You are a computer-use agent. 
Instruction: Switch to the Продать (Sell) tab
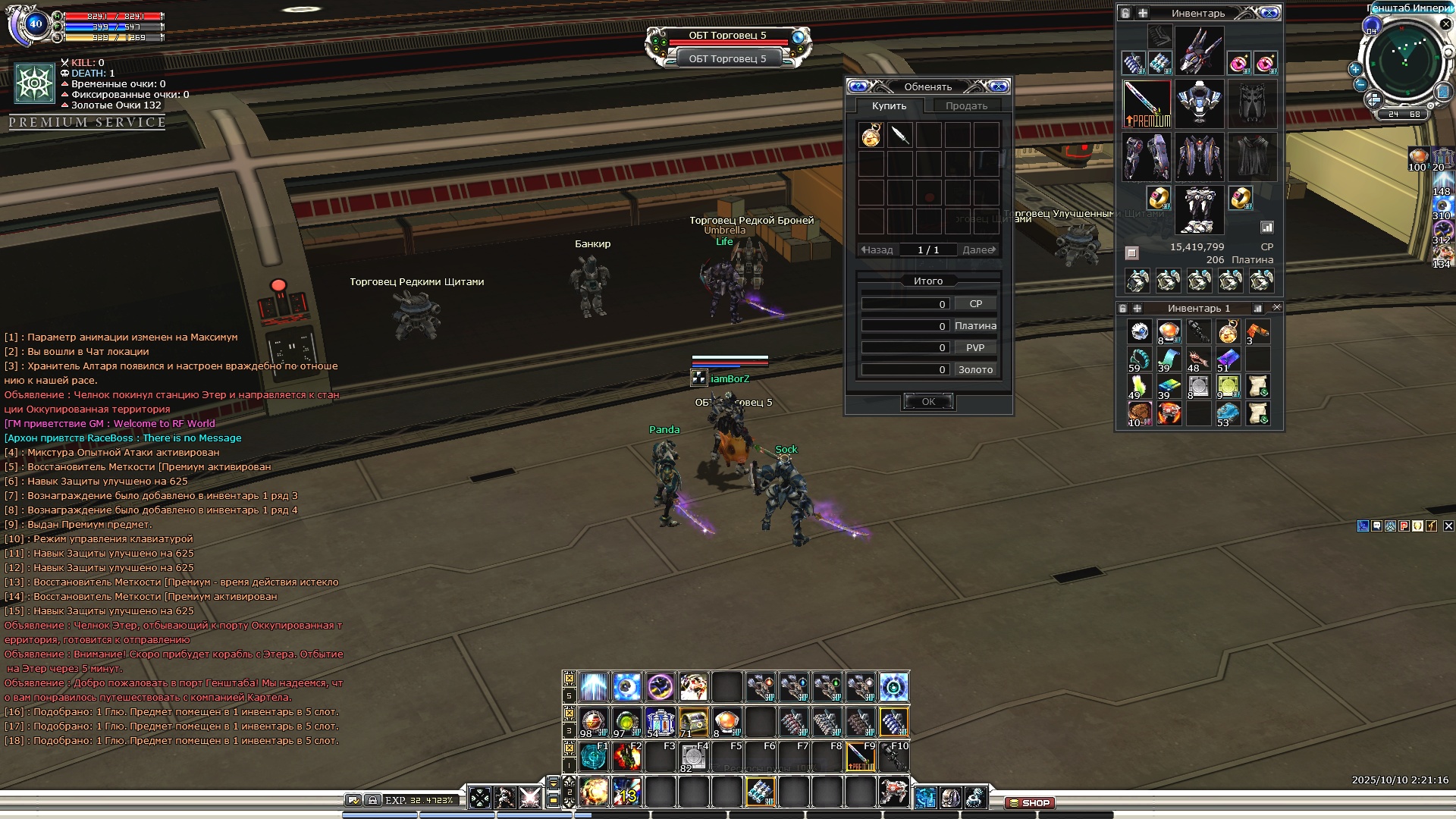(965, 106)
